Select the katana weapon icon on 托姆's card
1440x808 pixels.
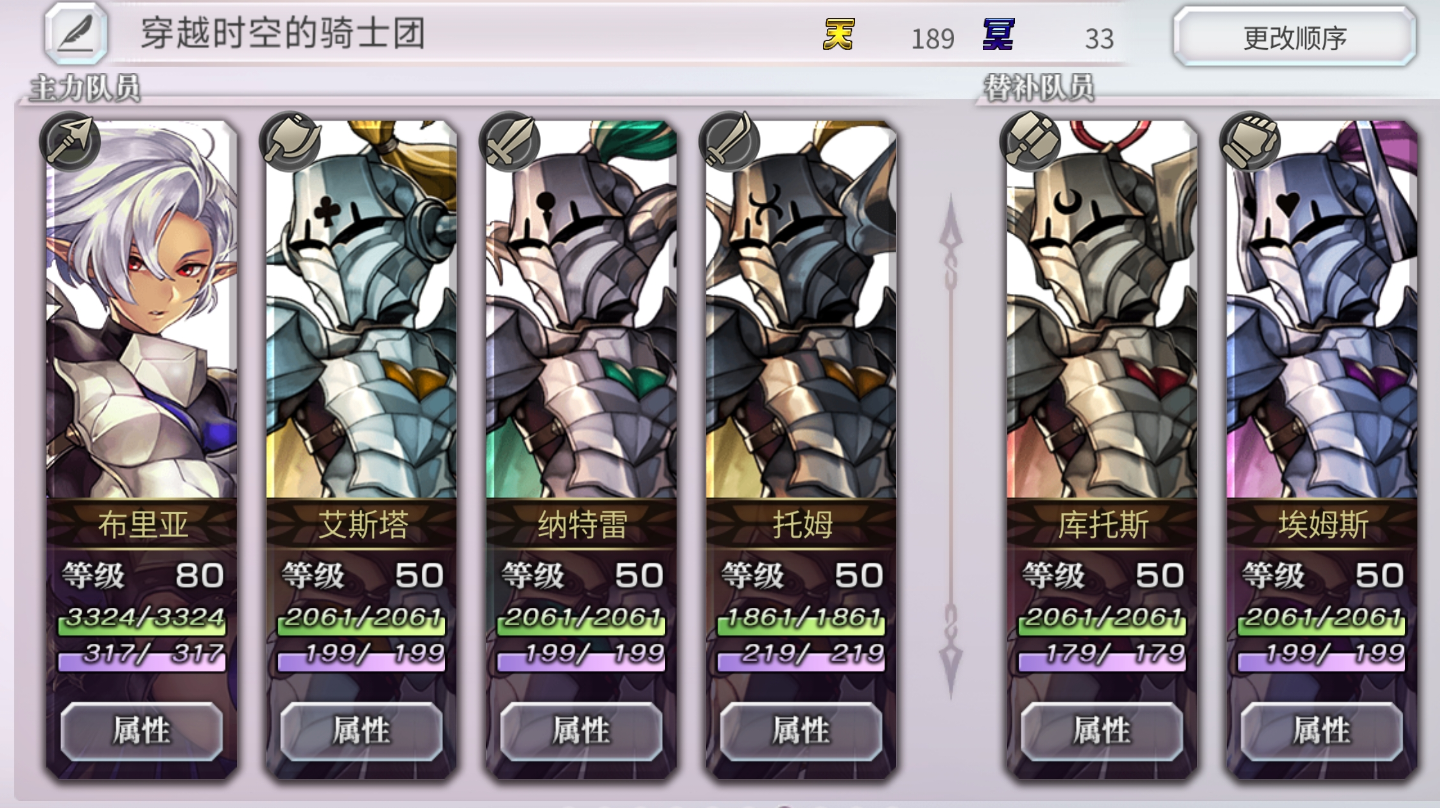click(727, 142)
